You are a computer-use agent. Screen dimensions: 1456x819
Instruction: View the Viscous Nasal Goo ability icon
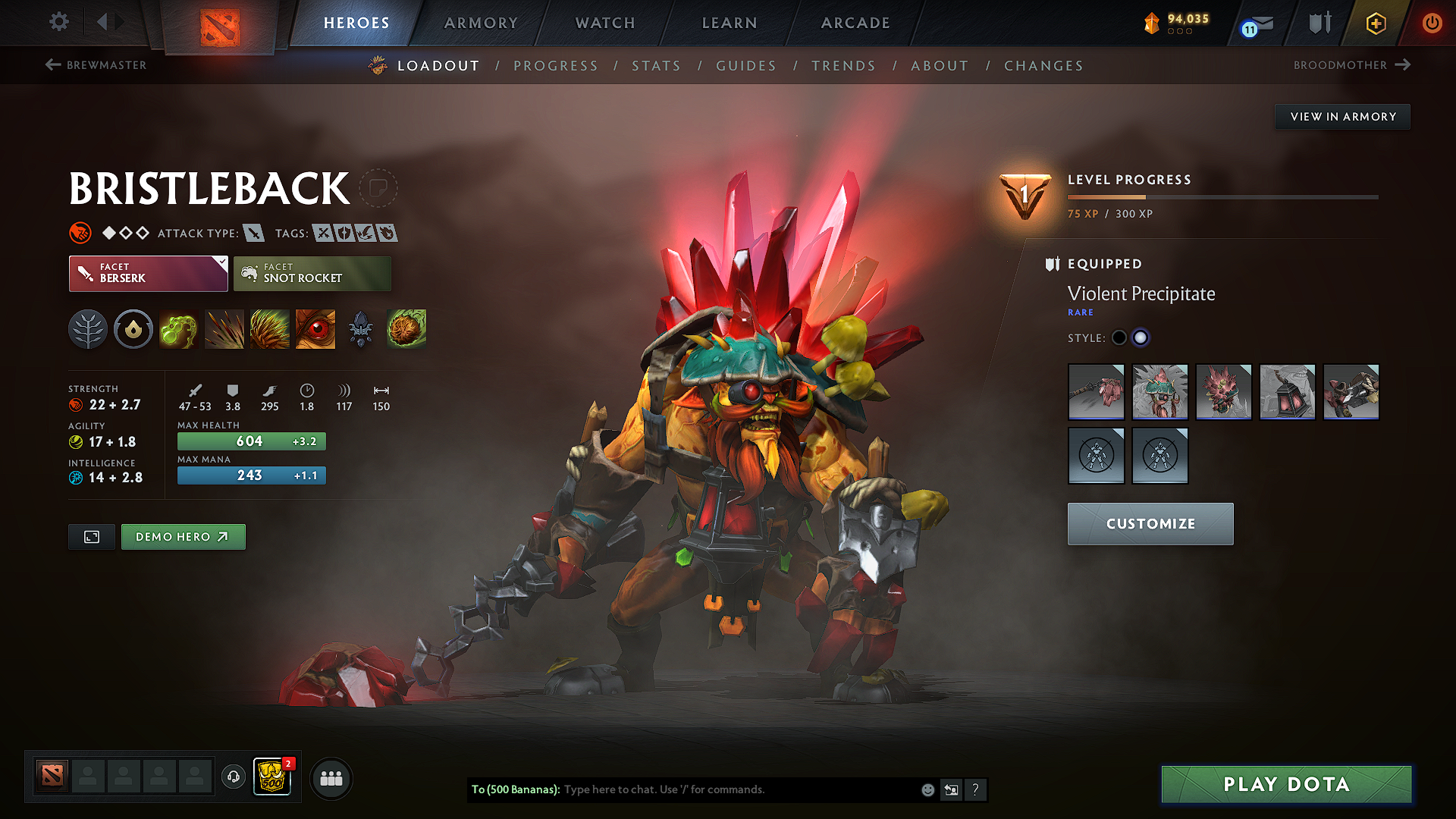(179, 329)
